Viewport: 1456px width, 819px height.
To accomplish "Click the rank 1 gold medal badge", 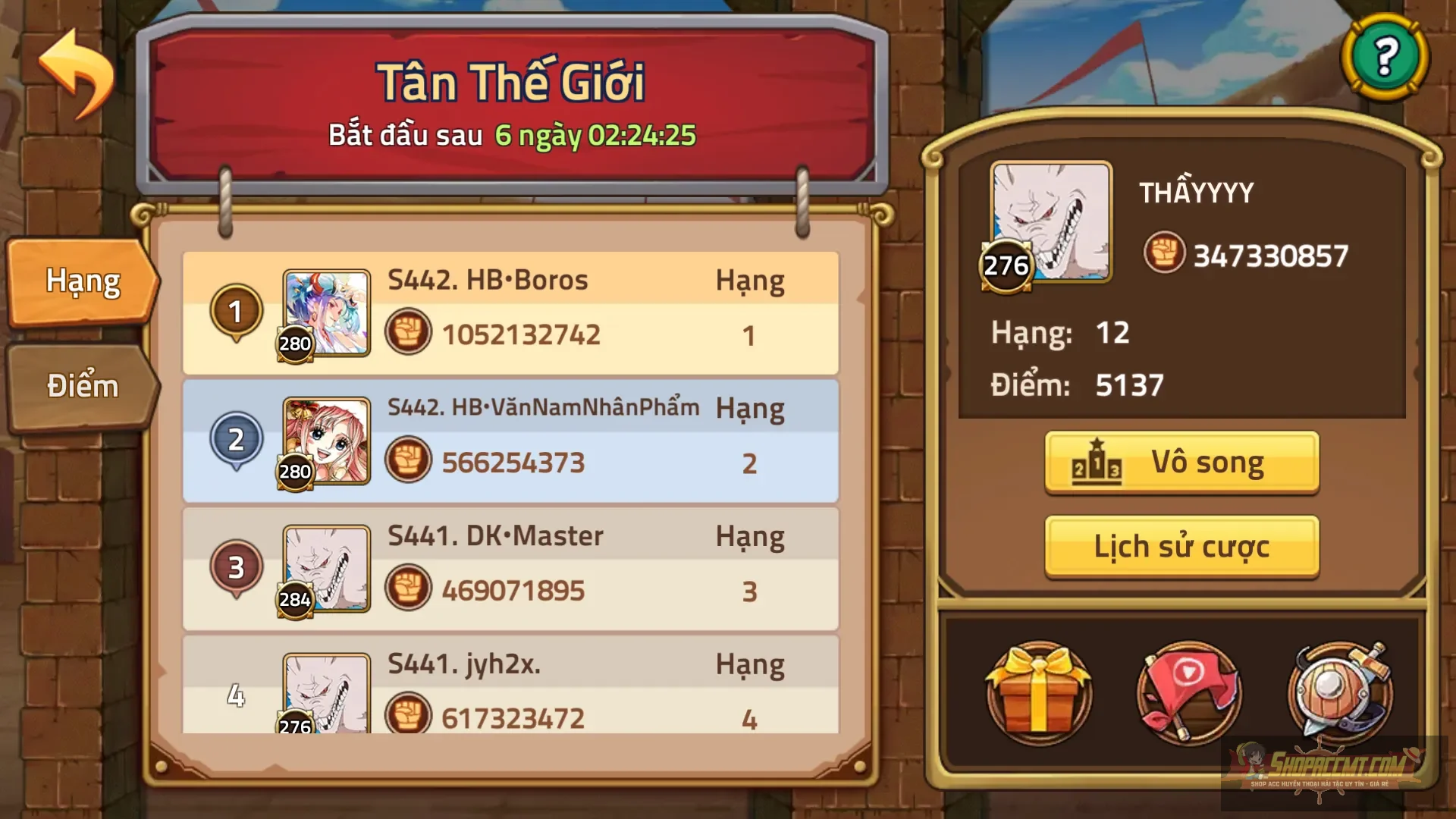I will point(236,311).
